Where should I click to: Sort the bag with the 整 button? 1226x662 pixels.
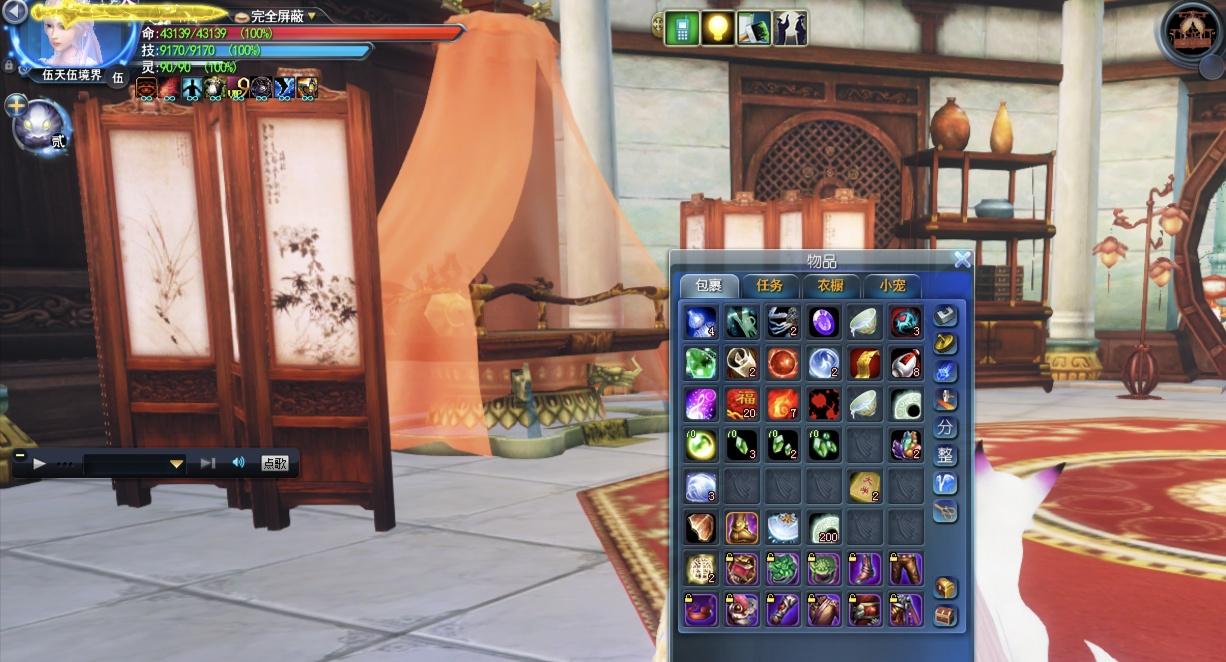(945, 456)
